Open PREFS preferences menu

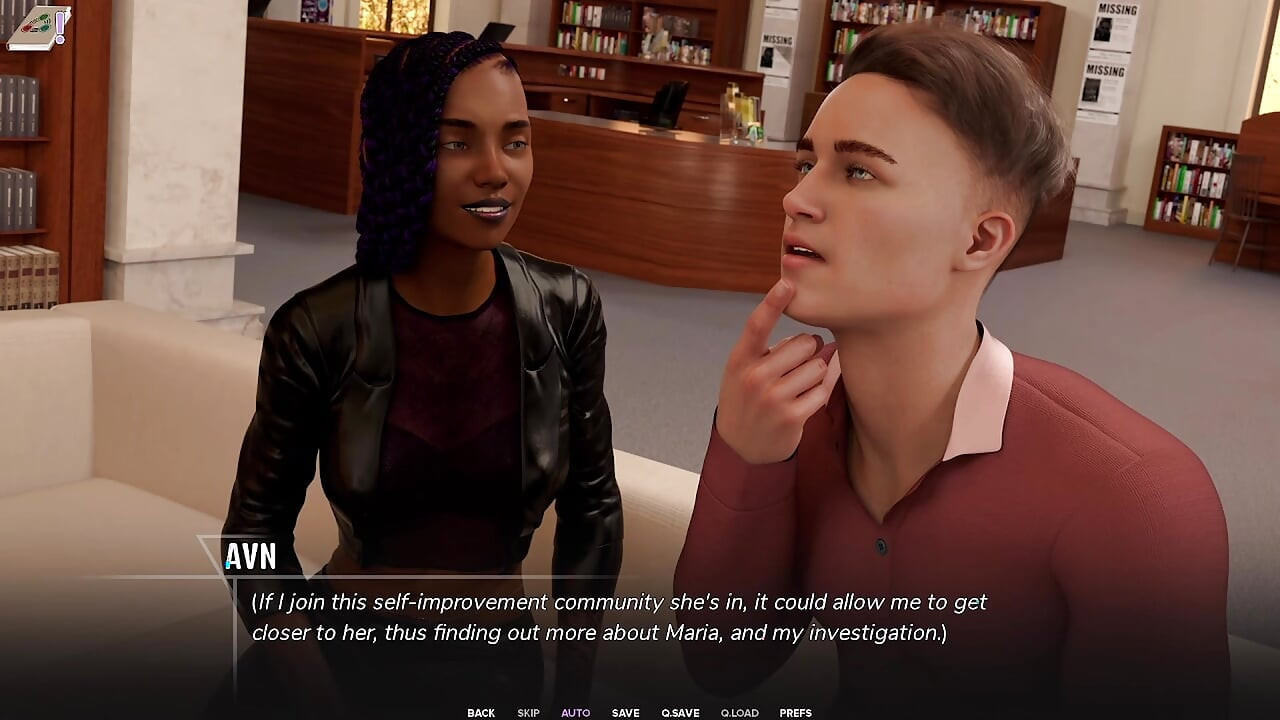(795, 713)
